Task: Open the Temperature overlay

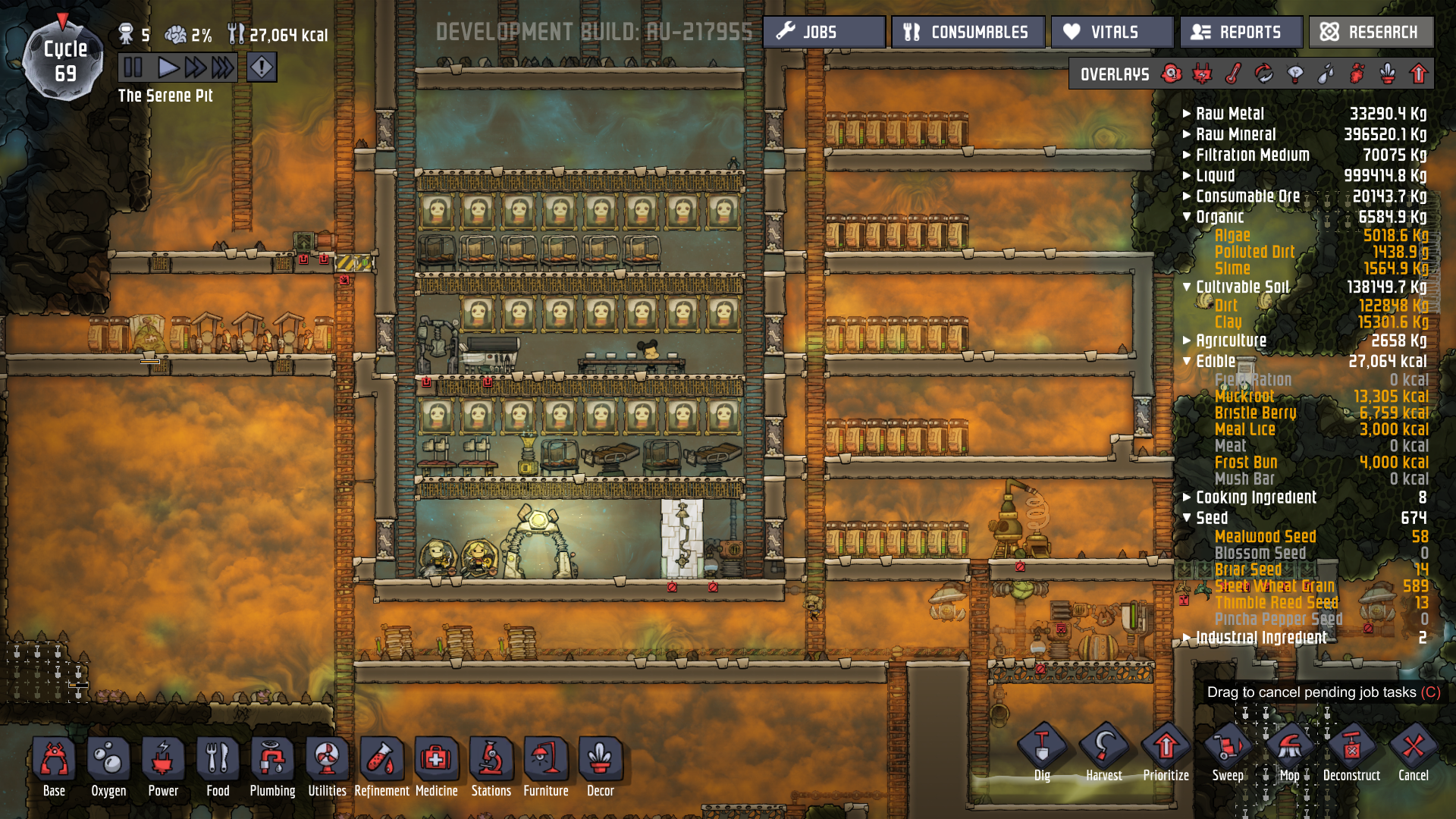Action: (x=1232, y=73)
